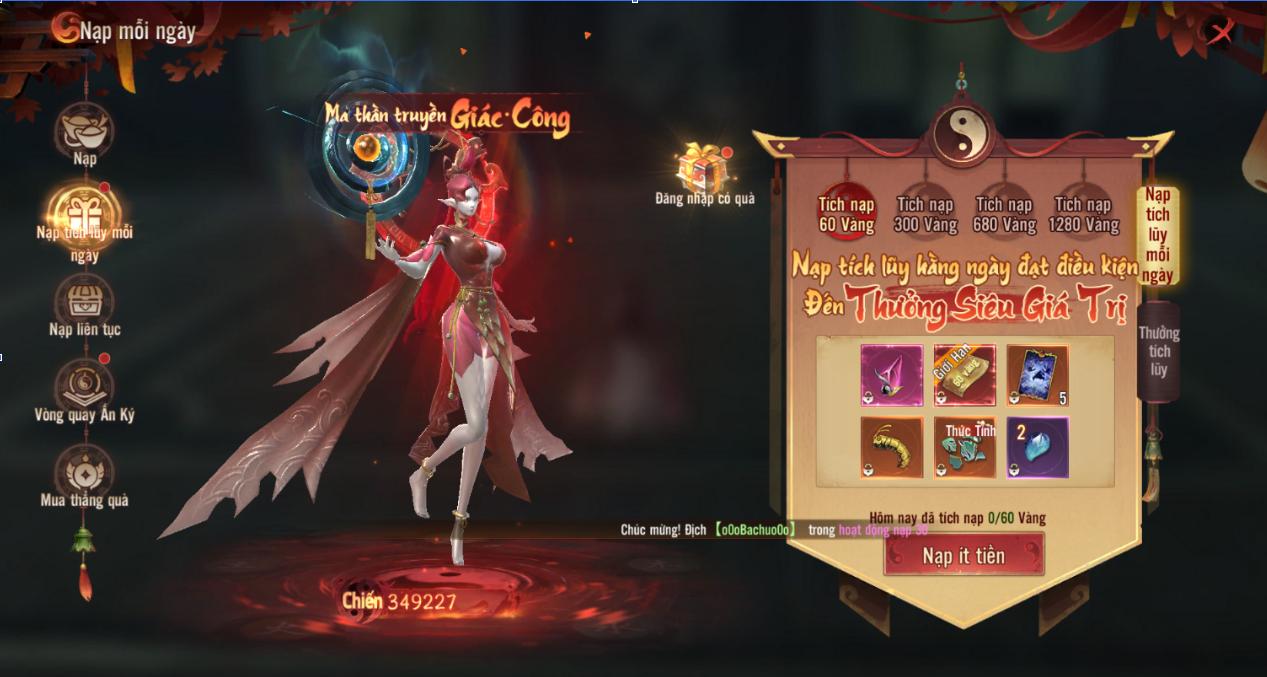Open the Nạp liên tục section

(x=84, y=300)
